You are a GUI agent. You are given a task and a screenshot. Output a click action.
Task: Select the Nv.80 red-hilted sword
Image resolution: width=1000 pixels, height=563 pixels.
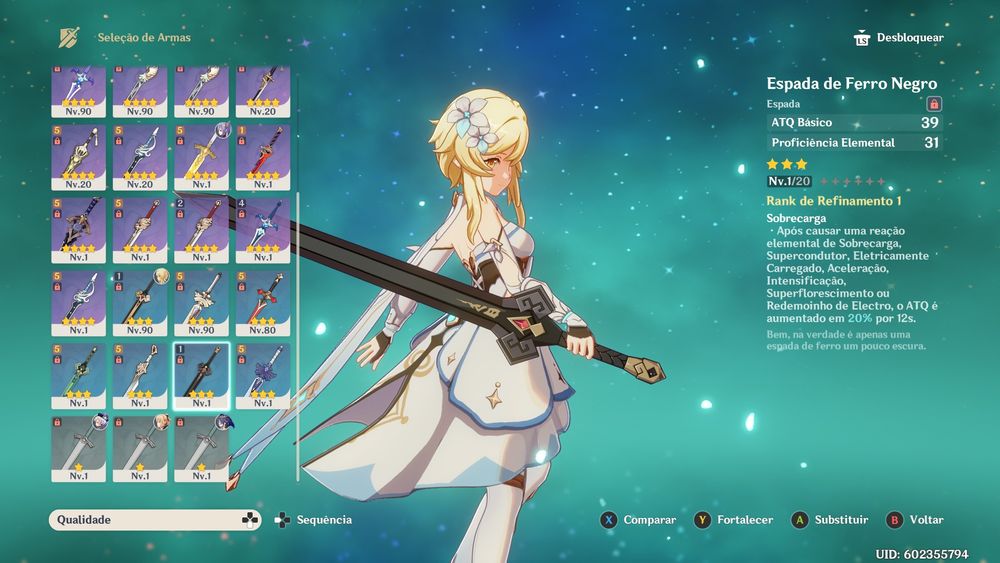(262, 302)
